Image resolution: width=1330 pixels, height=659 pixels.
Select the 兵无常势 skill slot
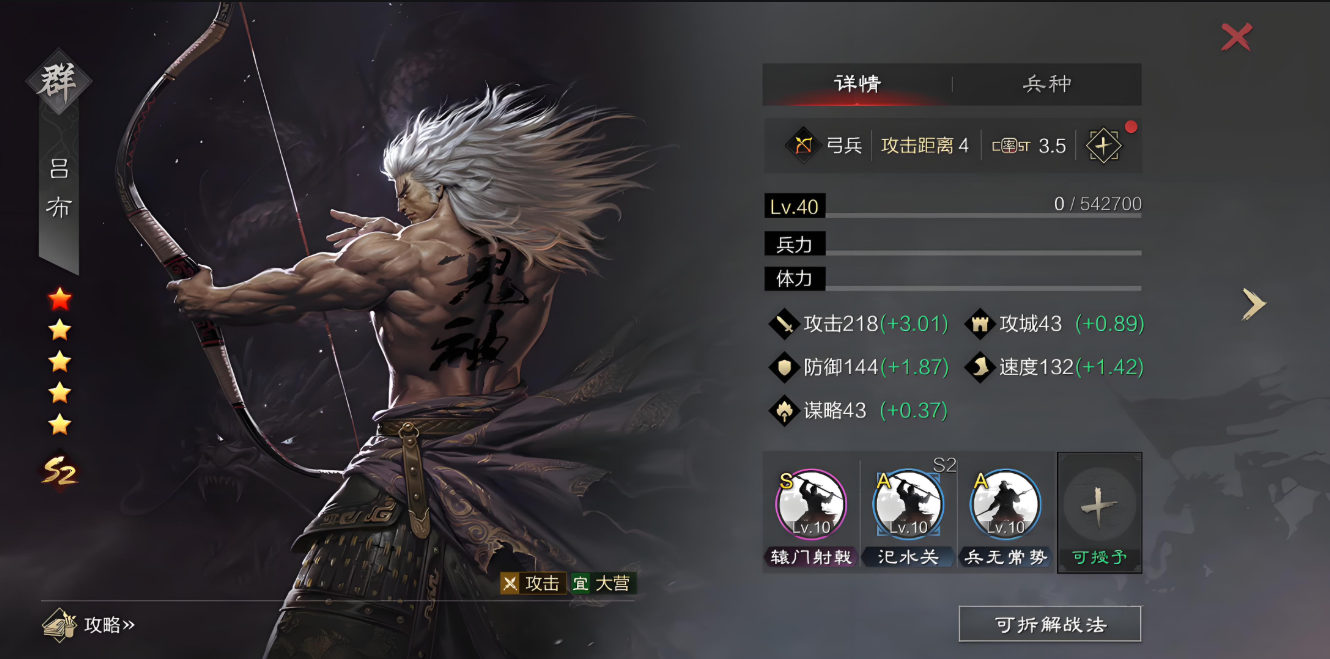coord(1005,507)
